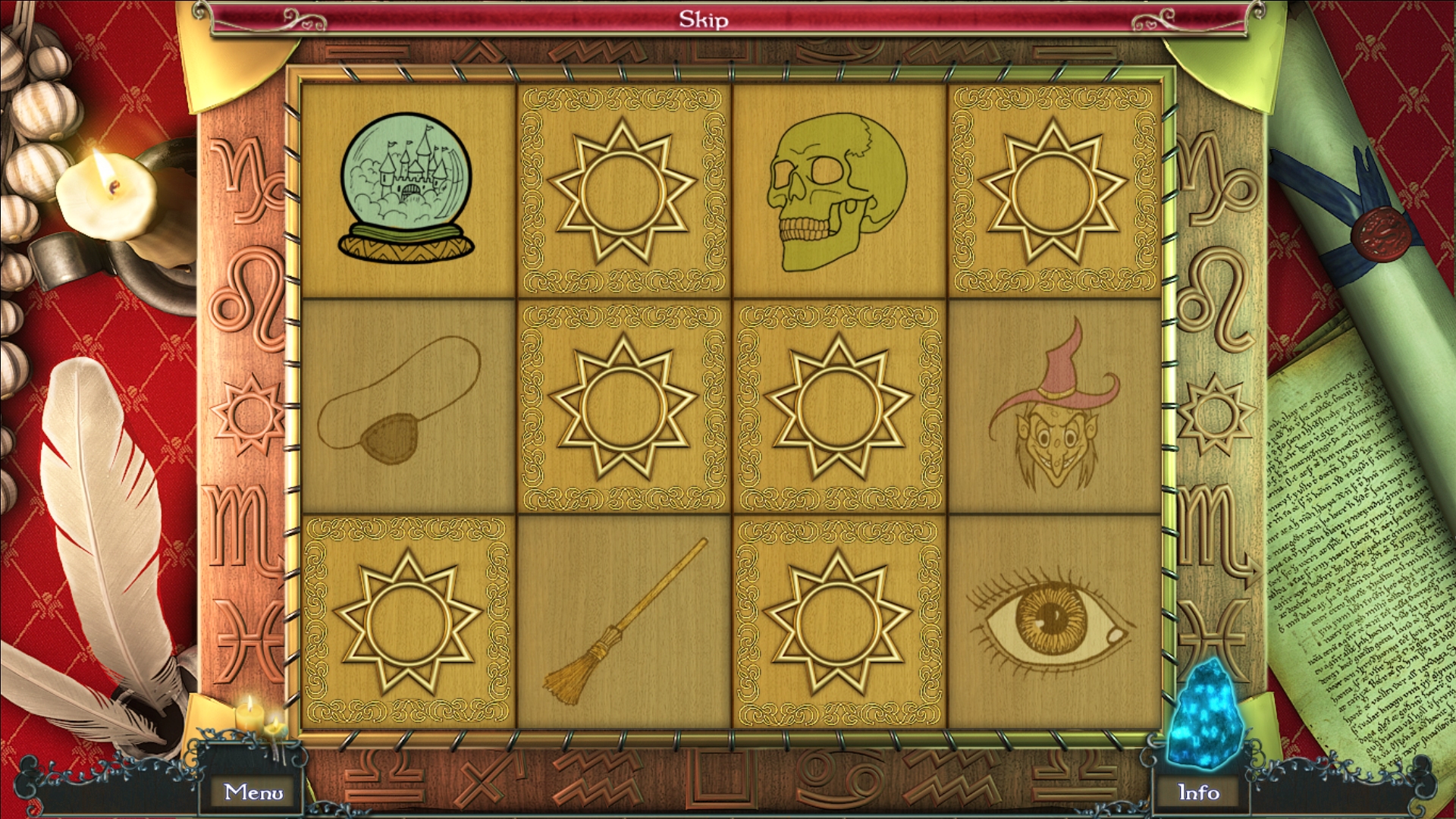This screenshot has height=819, width=1456.
Task: Open the Info panel
Action: (x=1198, y=792)
